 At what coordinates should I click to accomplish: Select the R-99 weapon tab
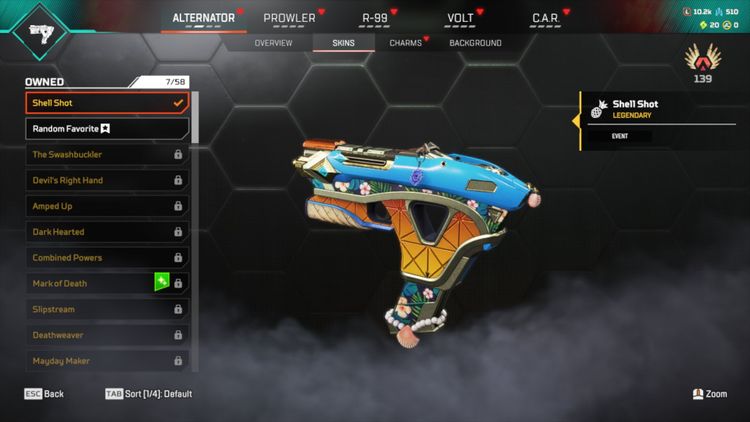(375, 18)
